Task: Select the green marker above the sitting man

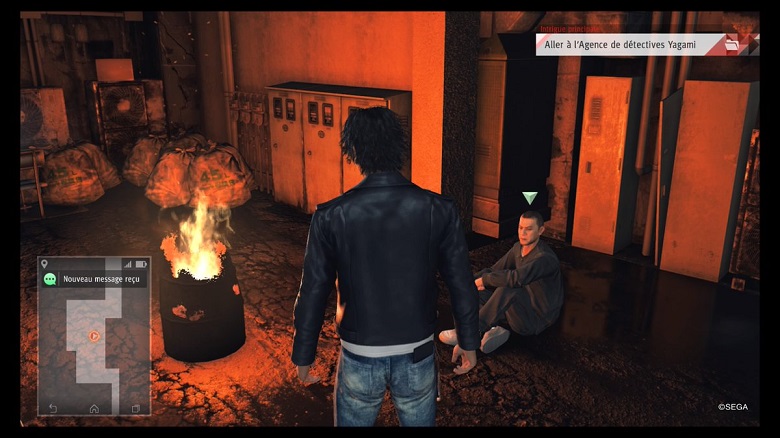Action: click(530, 198)
